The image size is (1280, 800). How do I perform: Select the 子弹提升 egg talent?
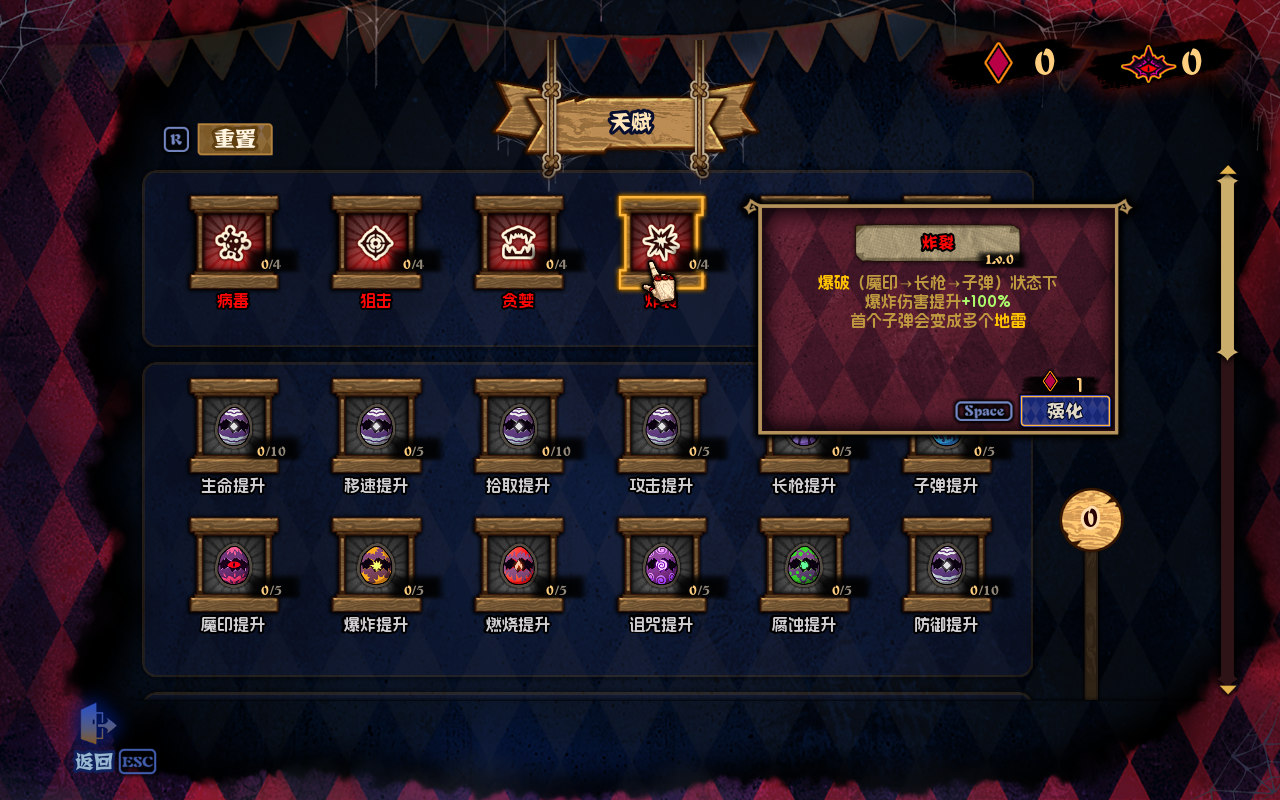pos(946,462)
